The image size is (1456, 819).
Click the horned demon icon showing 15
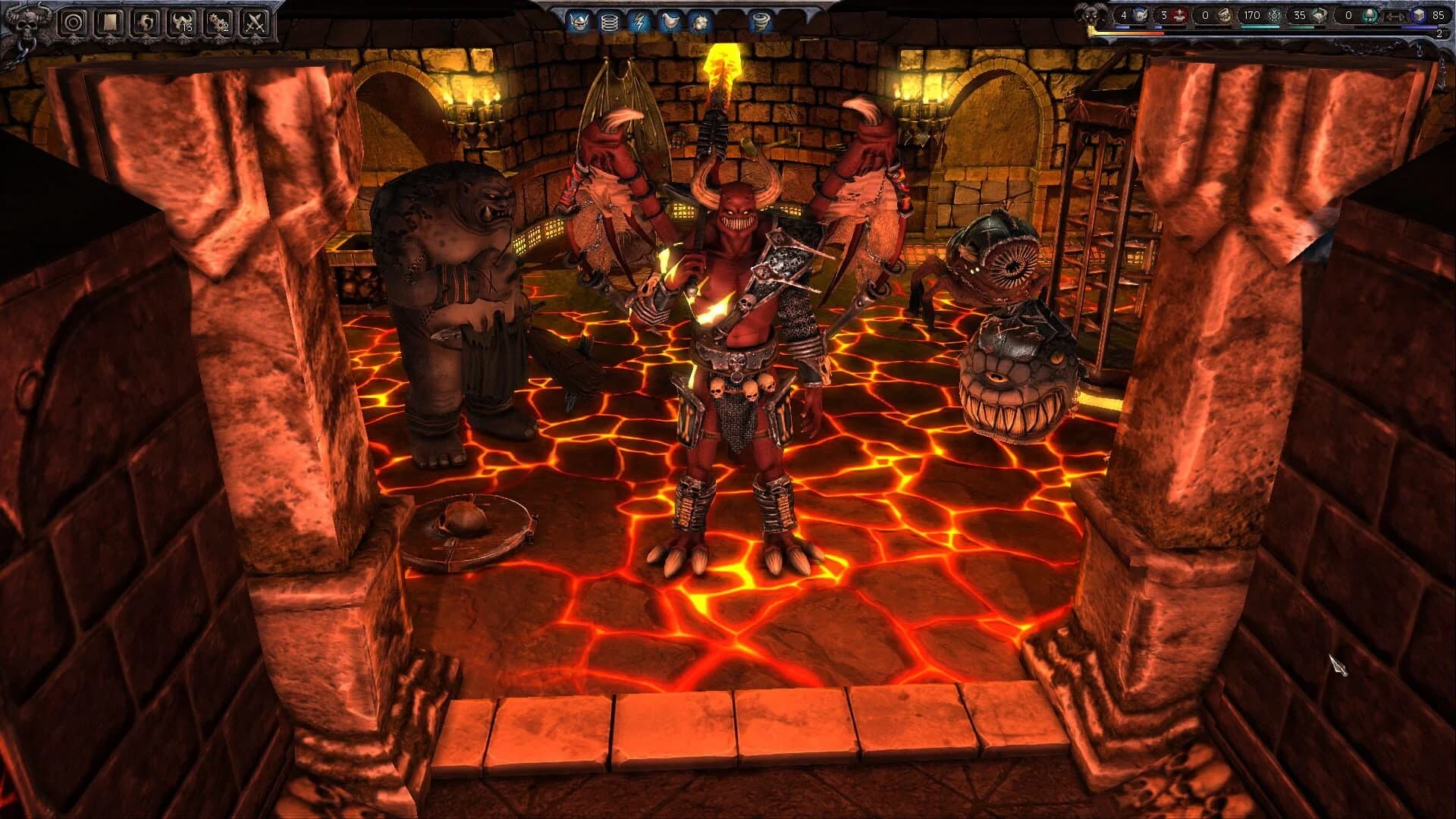[x=183, y=23]
